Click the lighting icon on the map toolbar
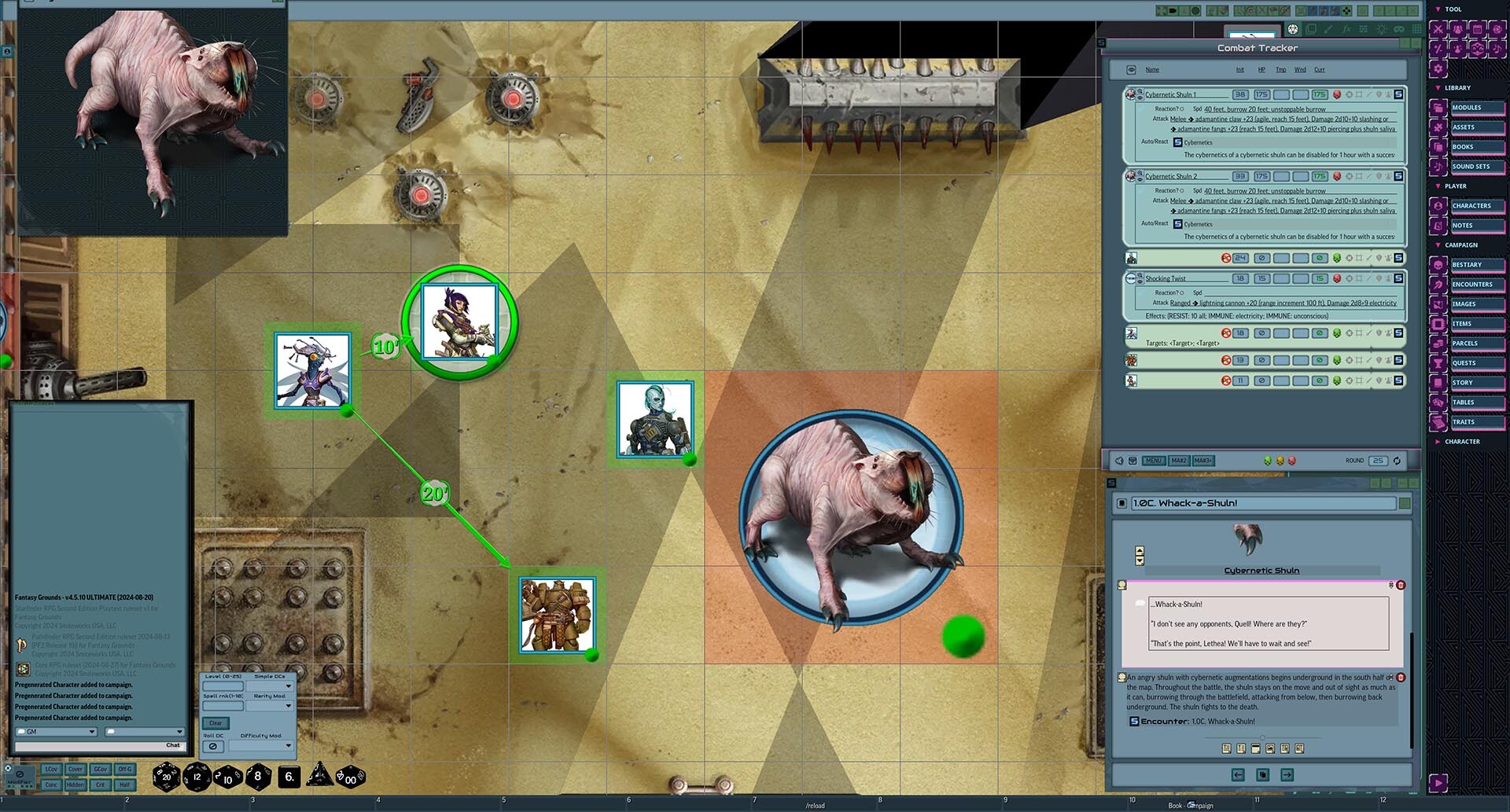The image size is (1510, 812). [x=1382, y=29]
